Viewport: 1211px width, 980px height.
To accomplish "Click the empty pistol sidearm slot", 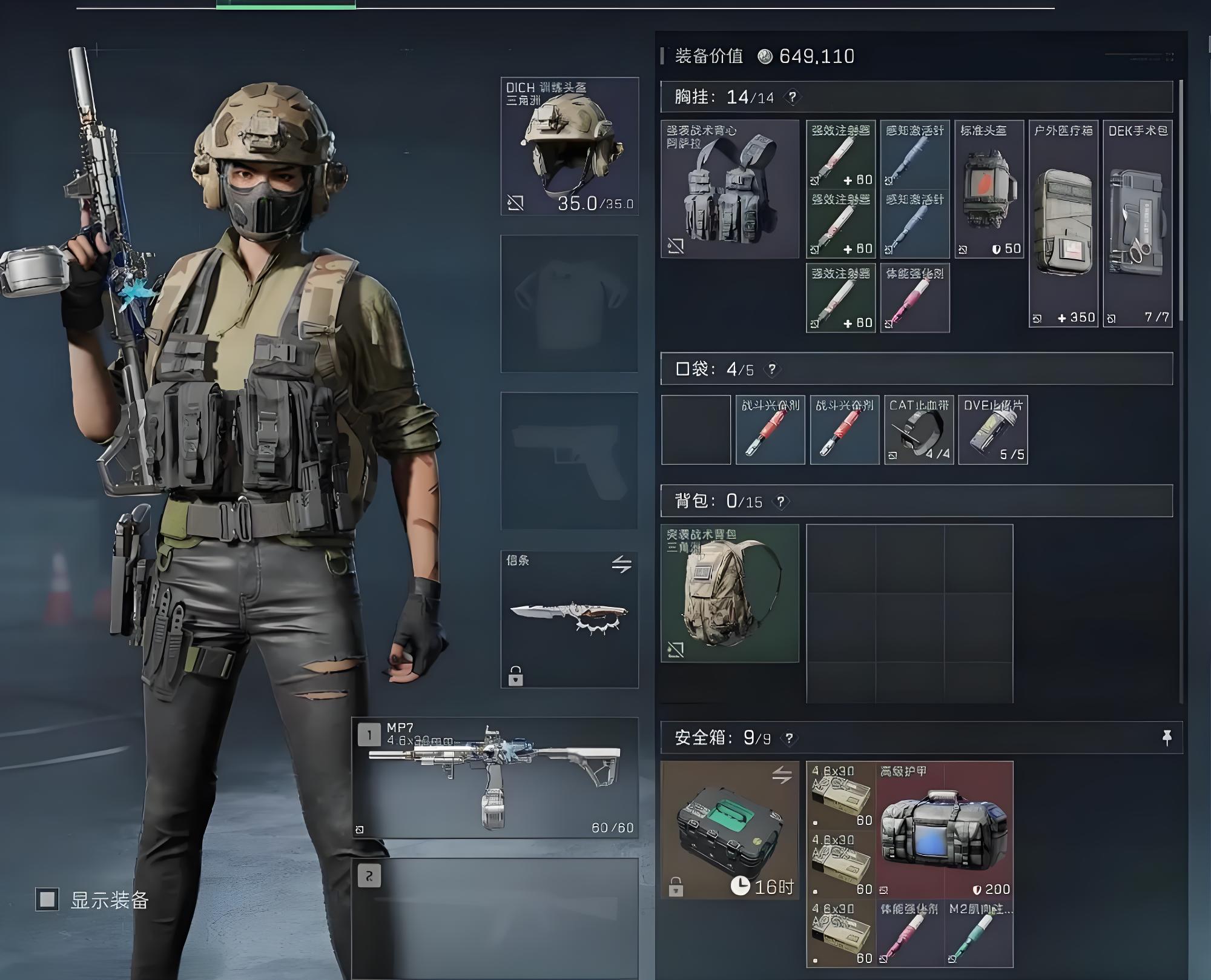I will (569, 461).
